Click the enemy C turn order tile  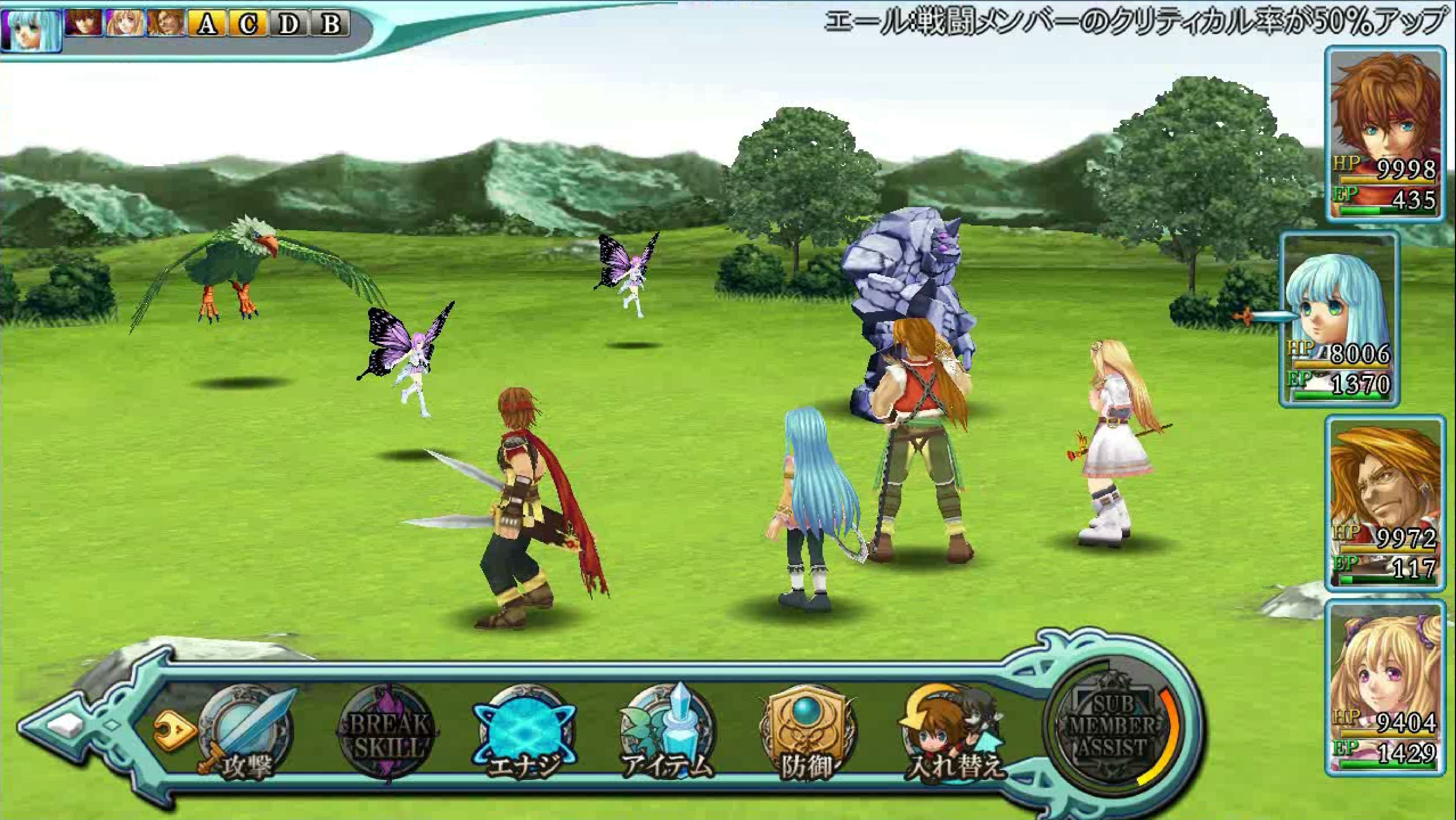(x=247, y=24)
